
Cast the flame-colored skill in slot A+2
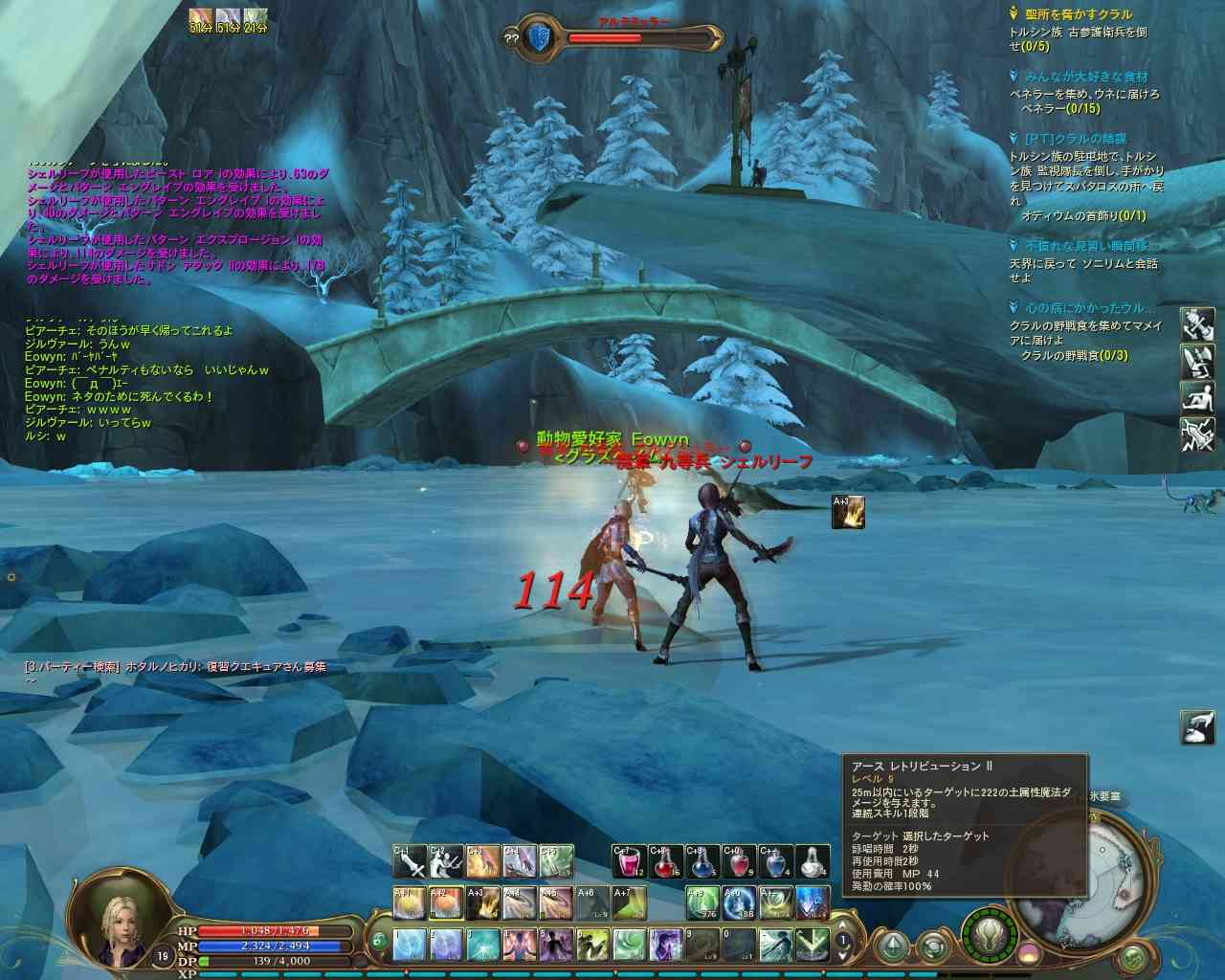point(447,902)
